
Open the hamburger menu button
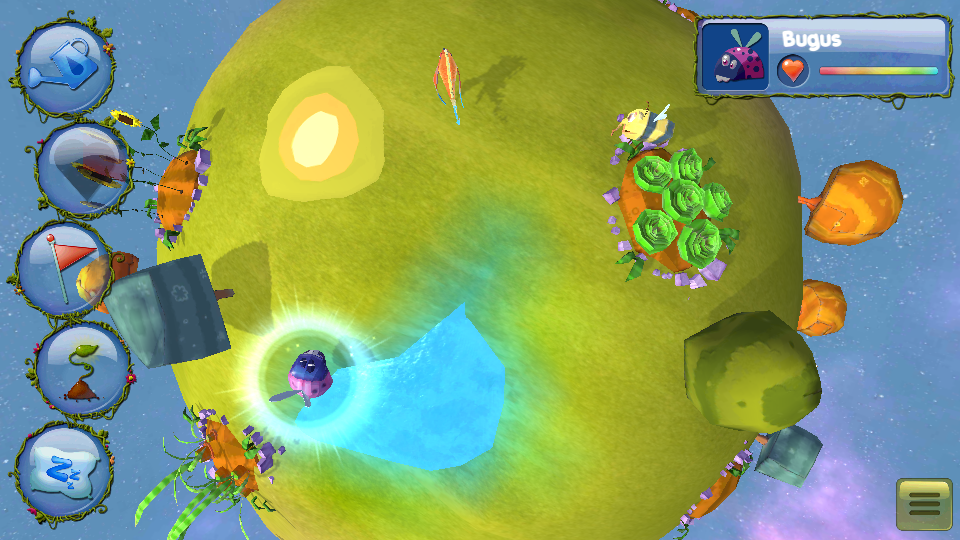click(x=924, y=505)
